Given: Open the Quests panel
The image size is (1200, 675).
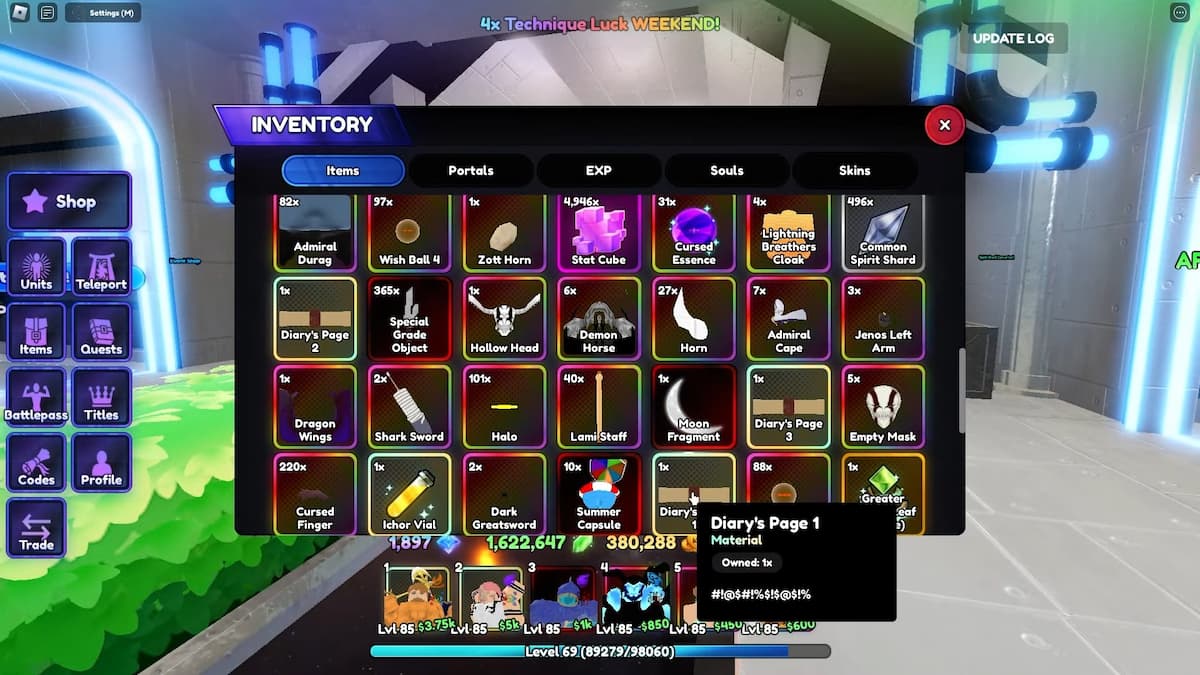Looking at the screenshot, I should [x=101, y=333].
